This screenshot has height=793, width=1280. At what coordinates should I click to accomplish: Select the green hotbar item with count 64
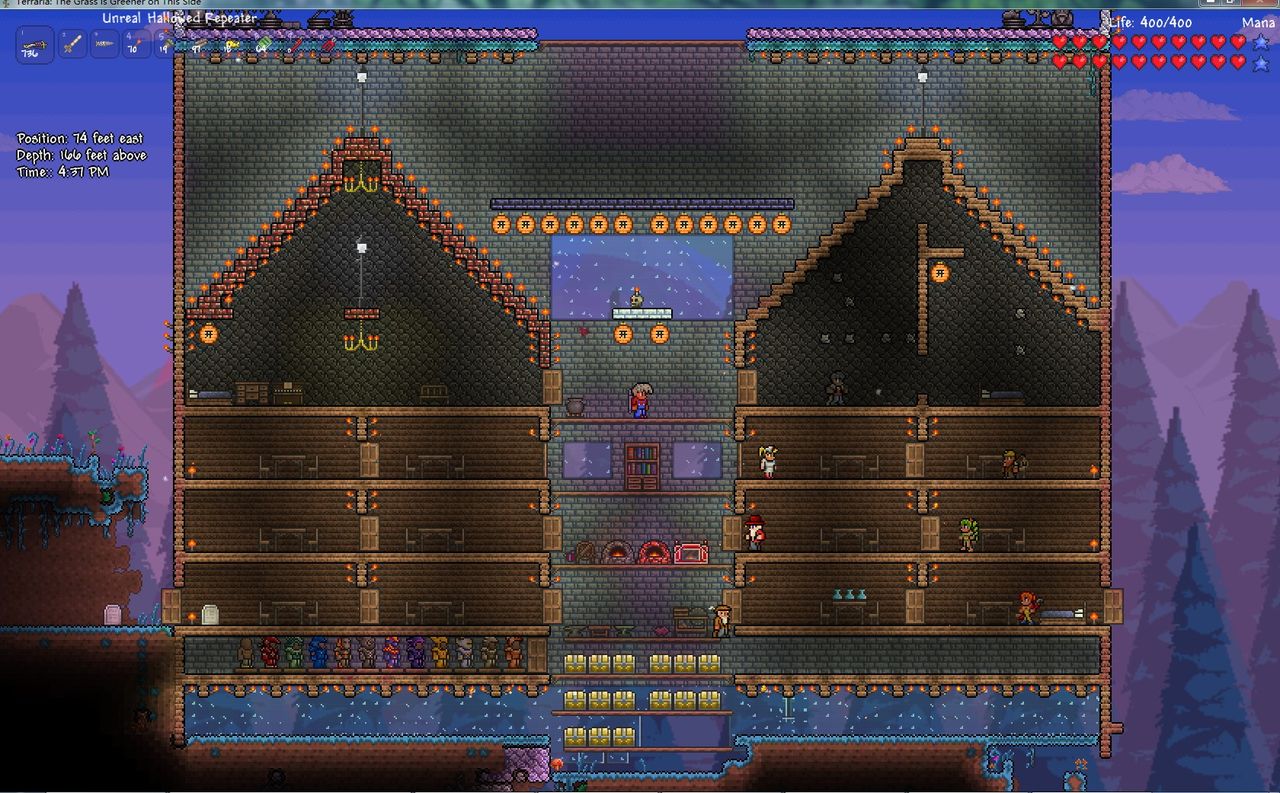coord(262,44)
